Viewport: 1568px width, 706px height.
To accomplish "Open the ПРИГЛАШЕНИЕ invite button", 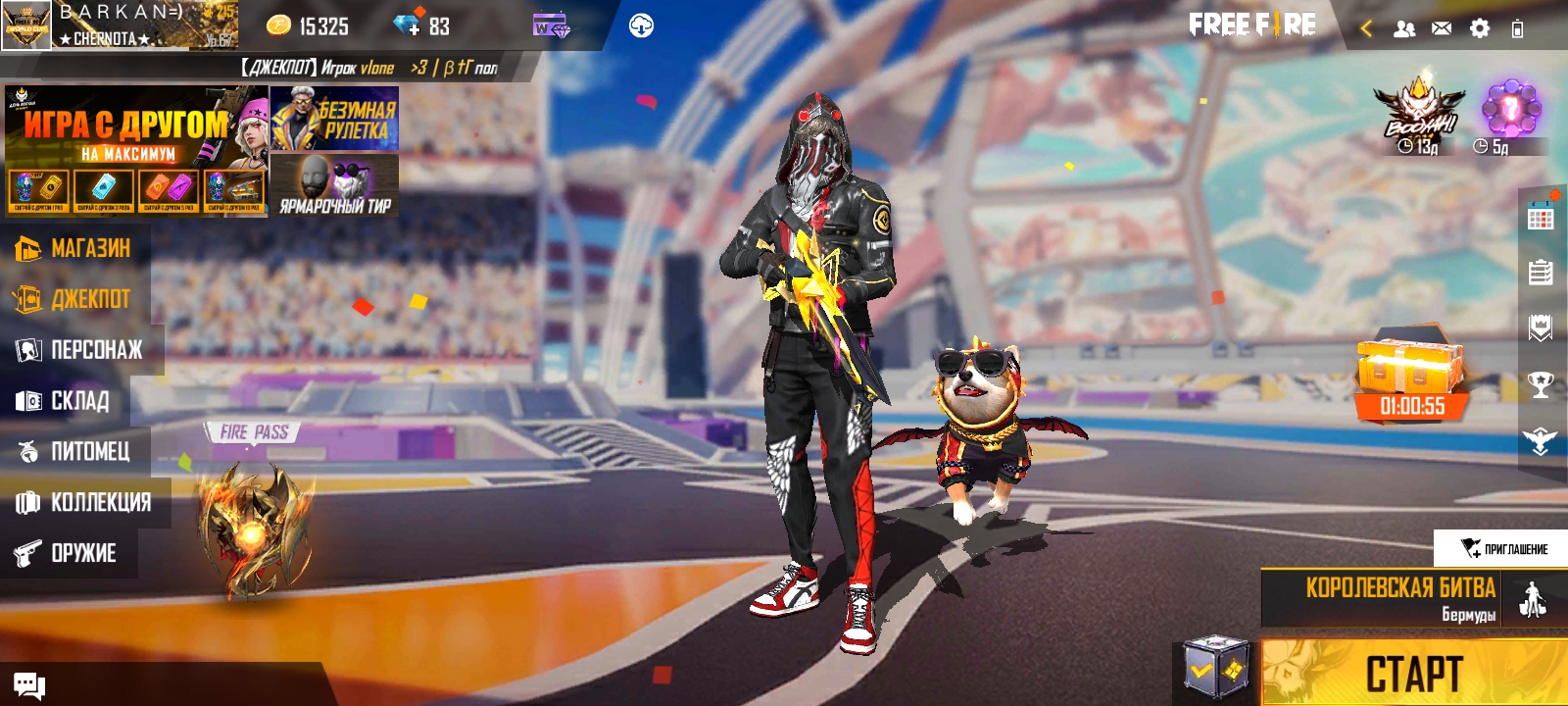I will [x=1501, y=548].
